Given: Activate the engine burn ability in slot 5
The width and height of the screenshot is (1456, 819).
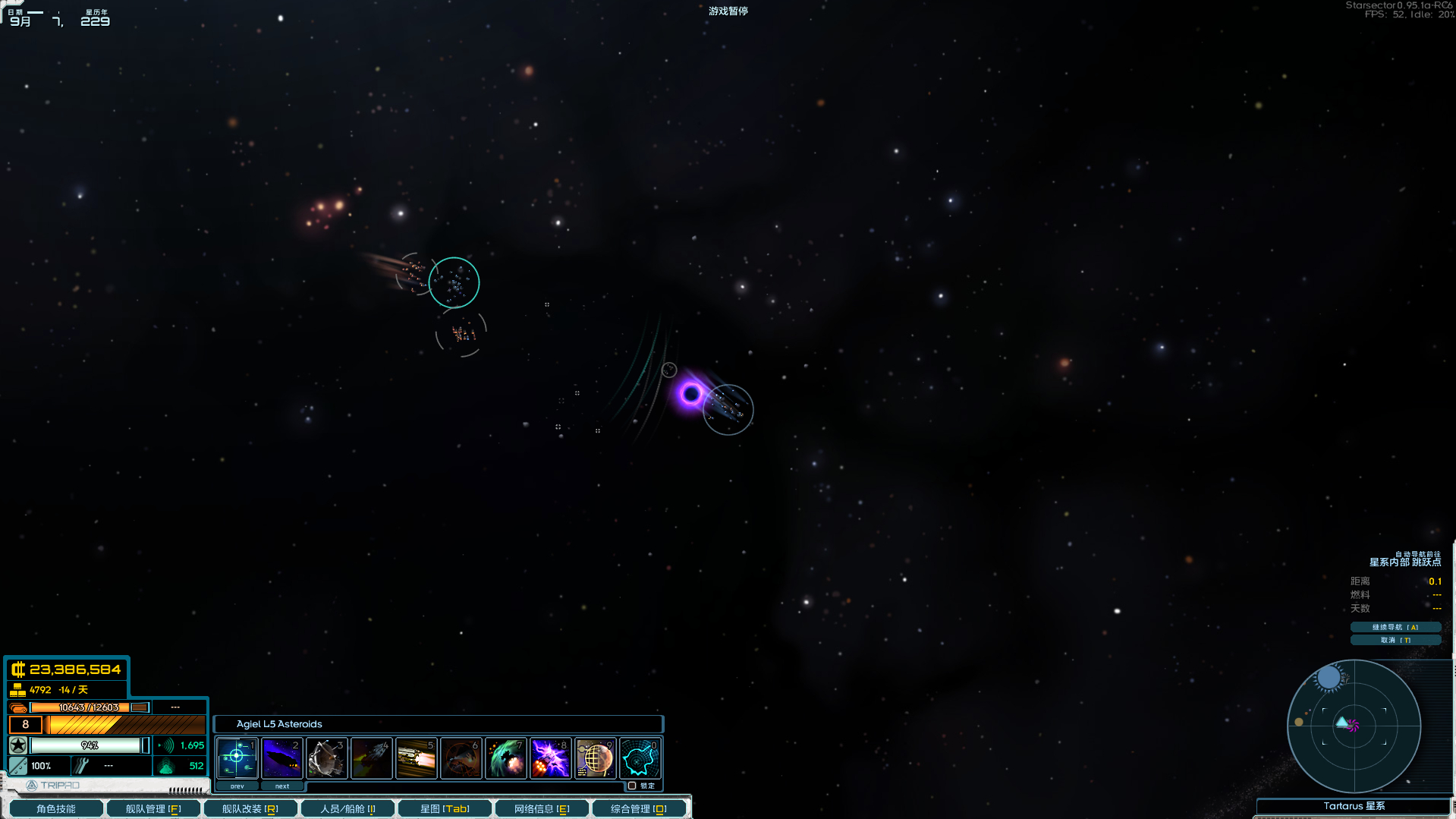Looking at the screenshot, I should (x=416, y=758).
